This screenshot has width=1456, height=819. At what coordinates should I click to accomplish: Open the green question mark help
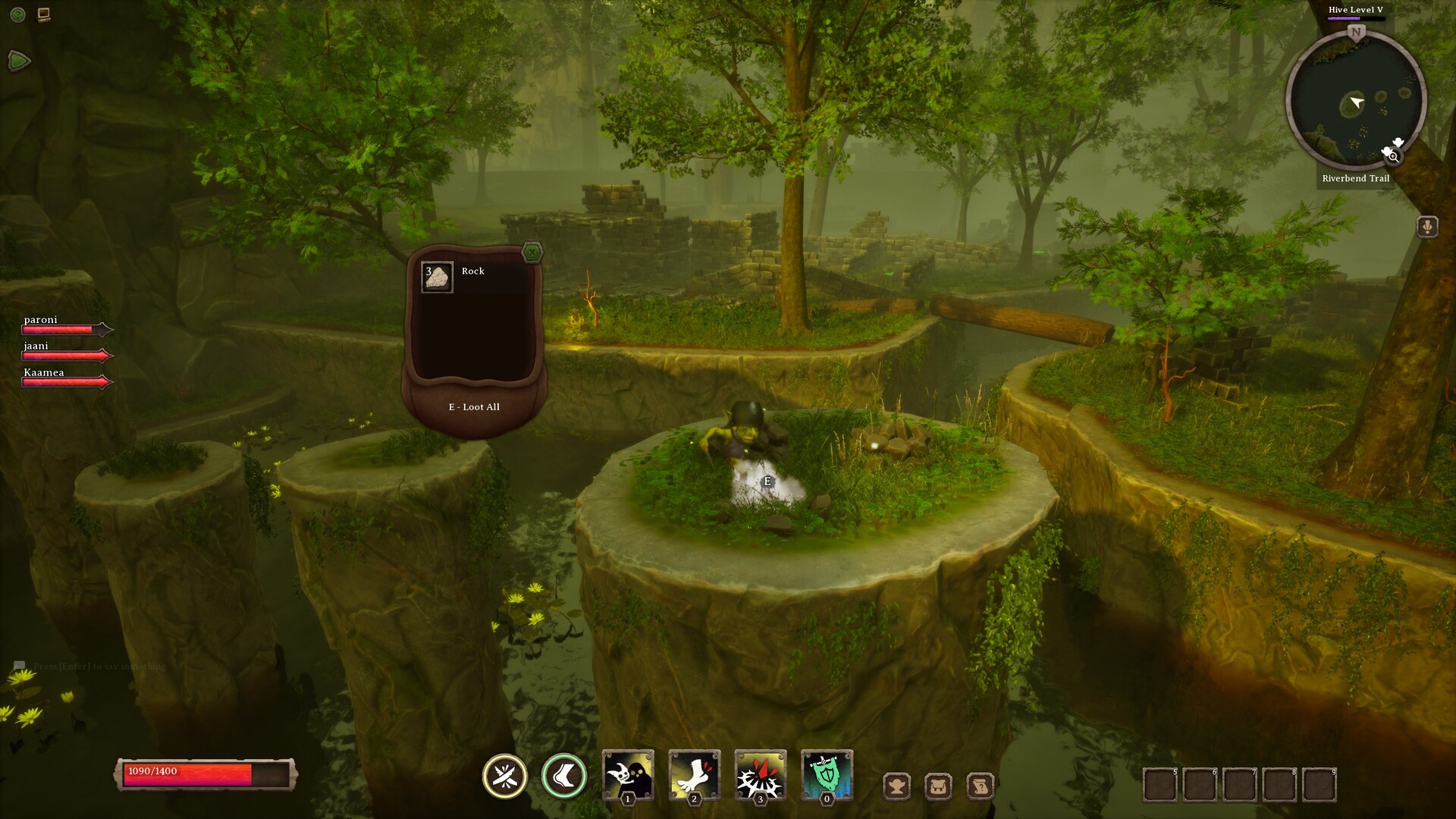(x=18, y=14)
